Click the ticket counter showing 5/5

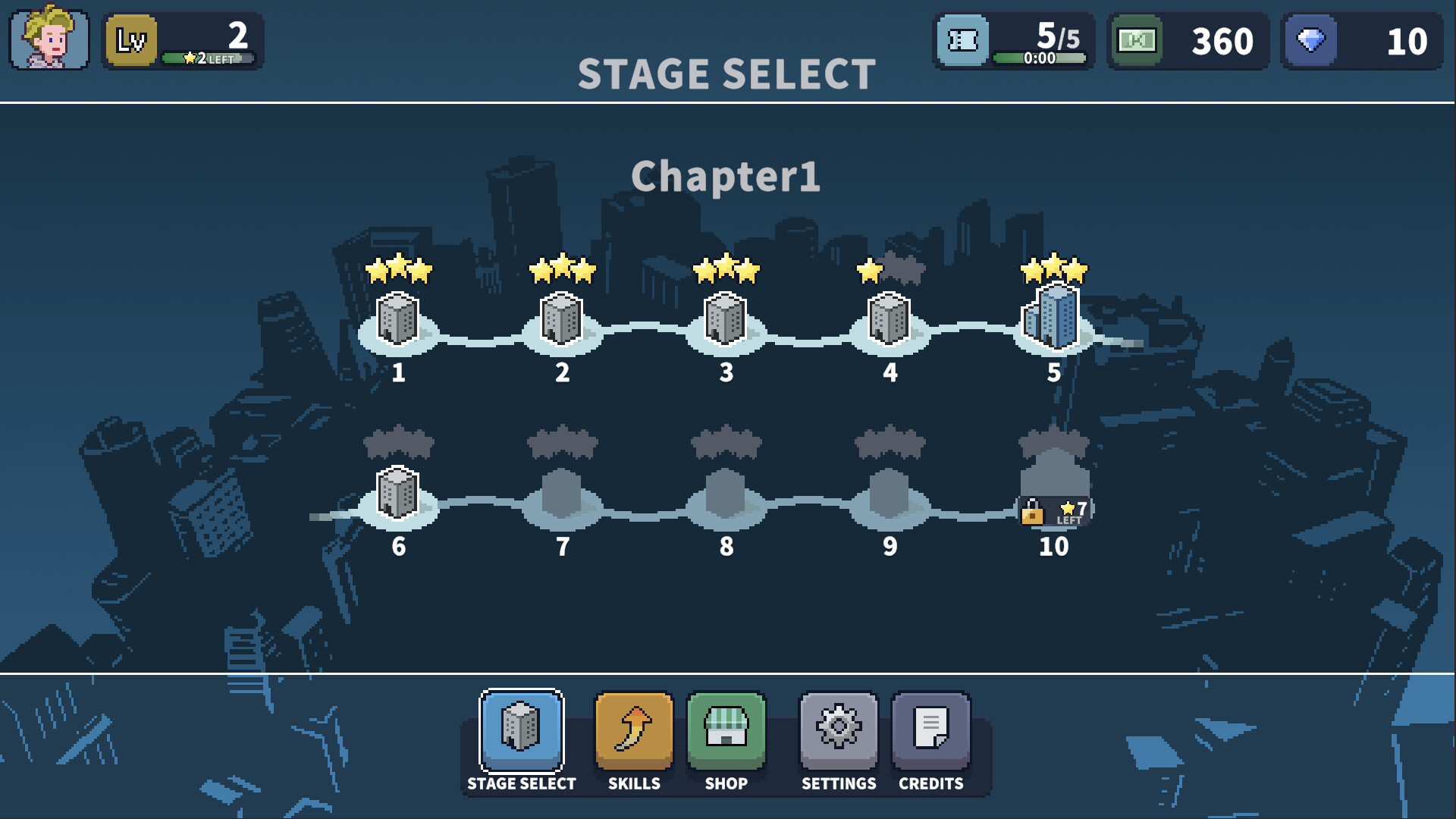click(x=1014, y=42)
